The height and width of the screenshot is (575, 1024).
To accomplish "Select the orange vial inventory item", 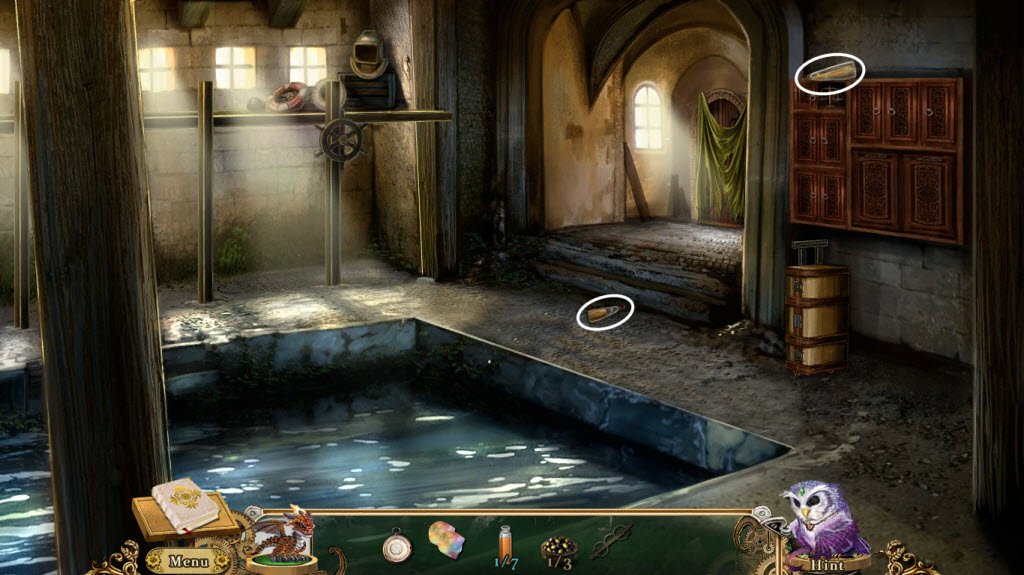I will tap(504, 541).
